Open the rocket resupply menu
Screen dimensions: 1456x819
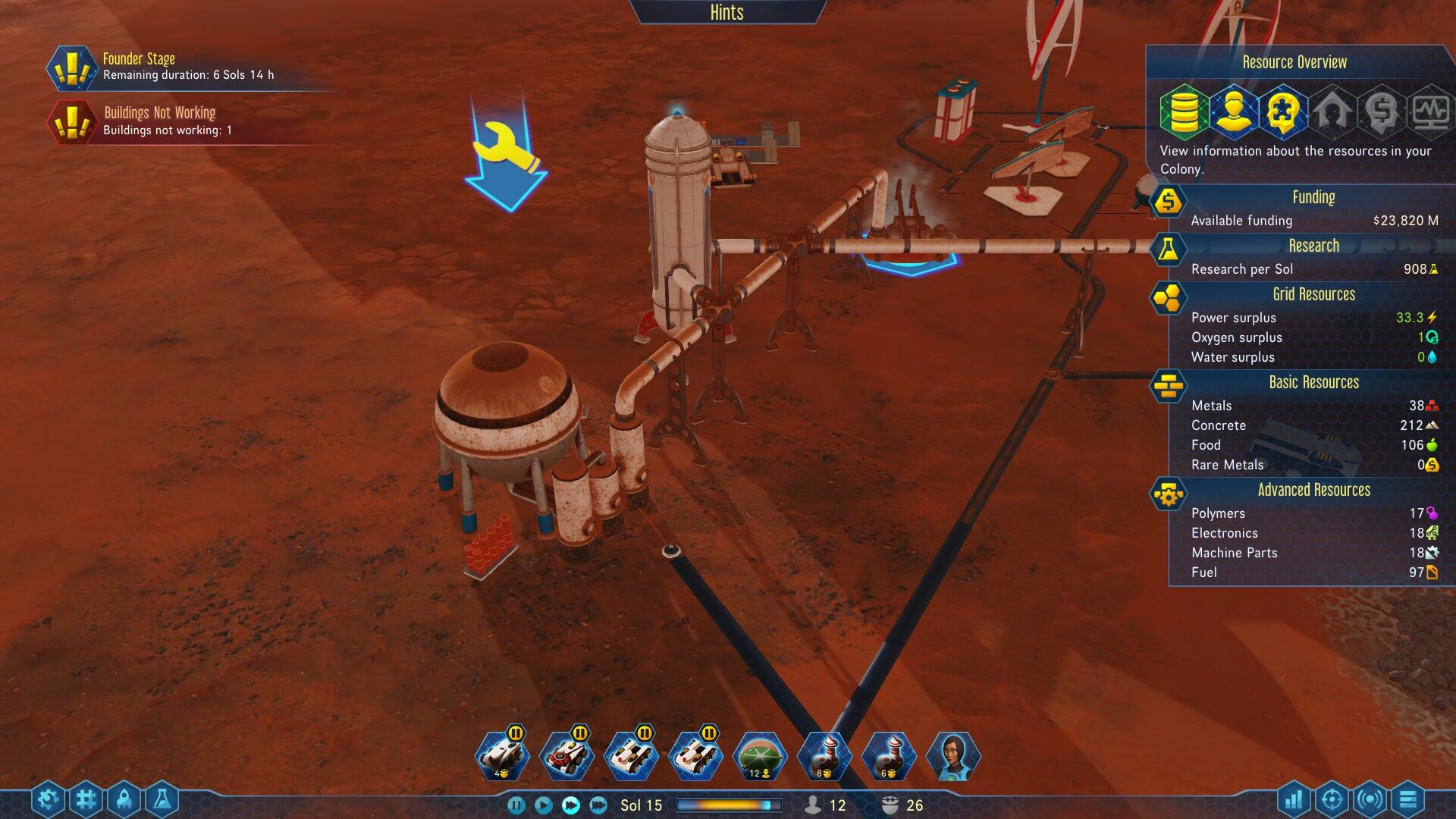(124, 799)
